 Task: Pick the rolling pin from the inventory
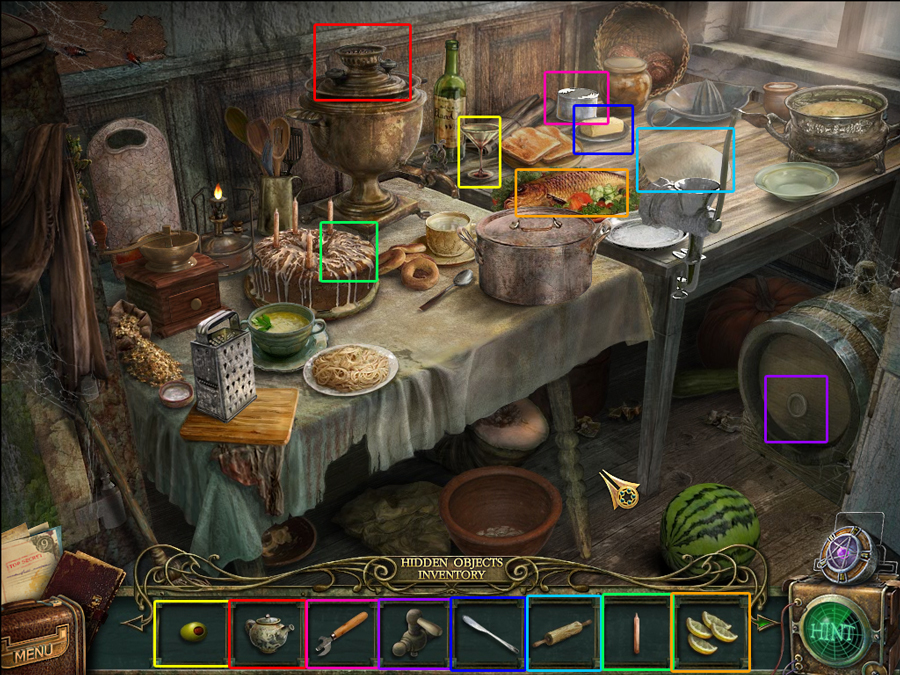tap(564, 632)
